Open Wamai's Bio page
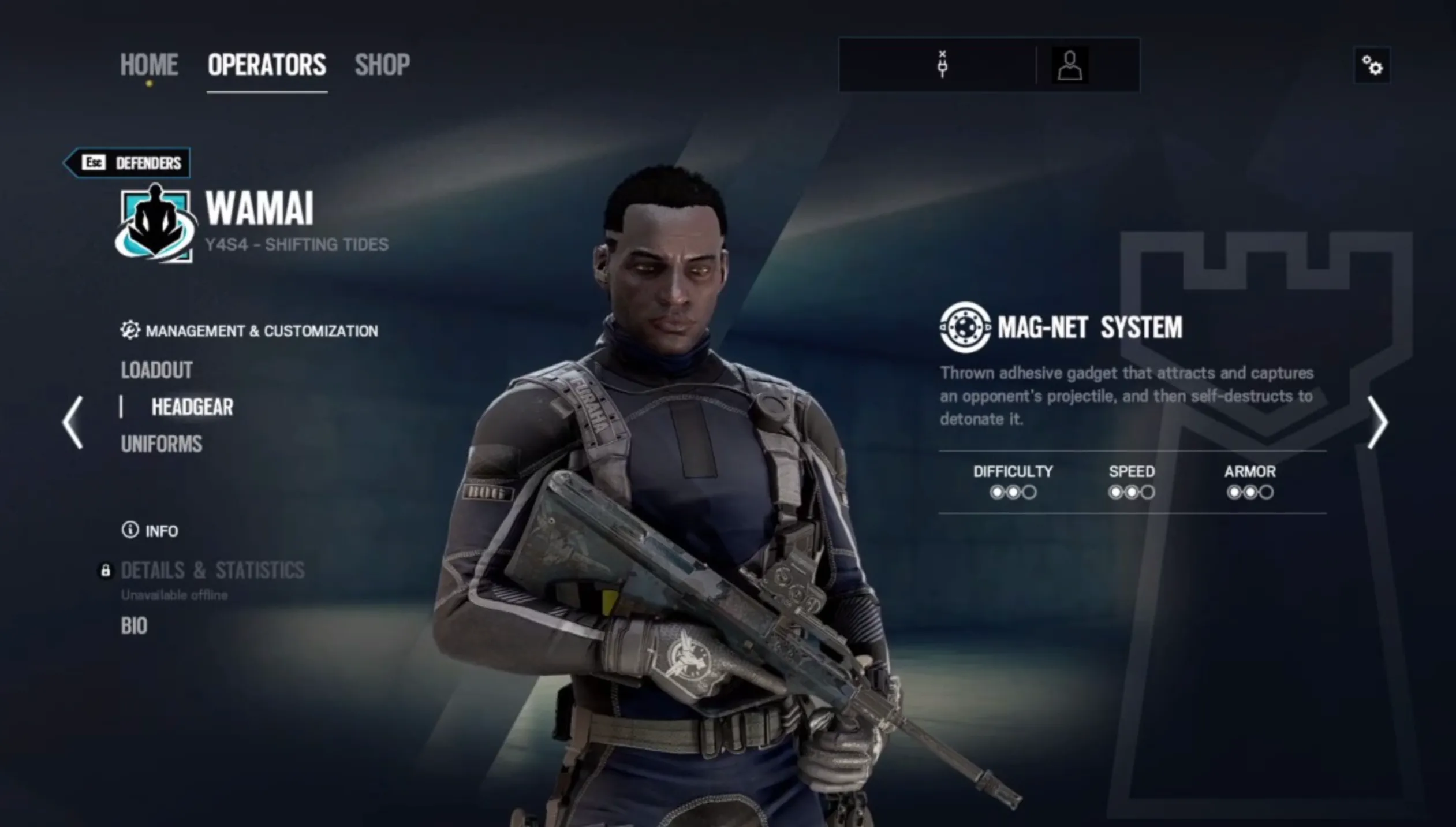Screen dimensions: 1456x827 [x=133, y=626]
